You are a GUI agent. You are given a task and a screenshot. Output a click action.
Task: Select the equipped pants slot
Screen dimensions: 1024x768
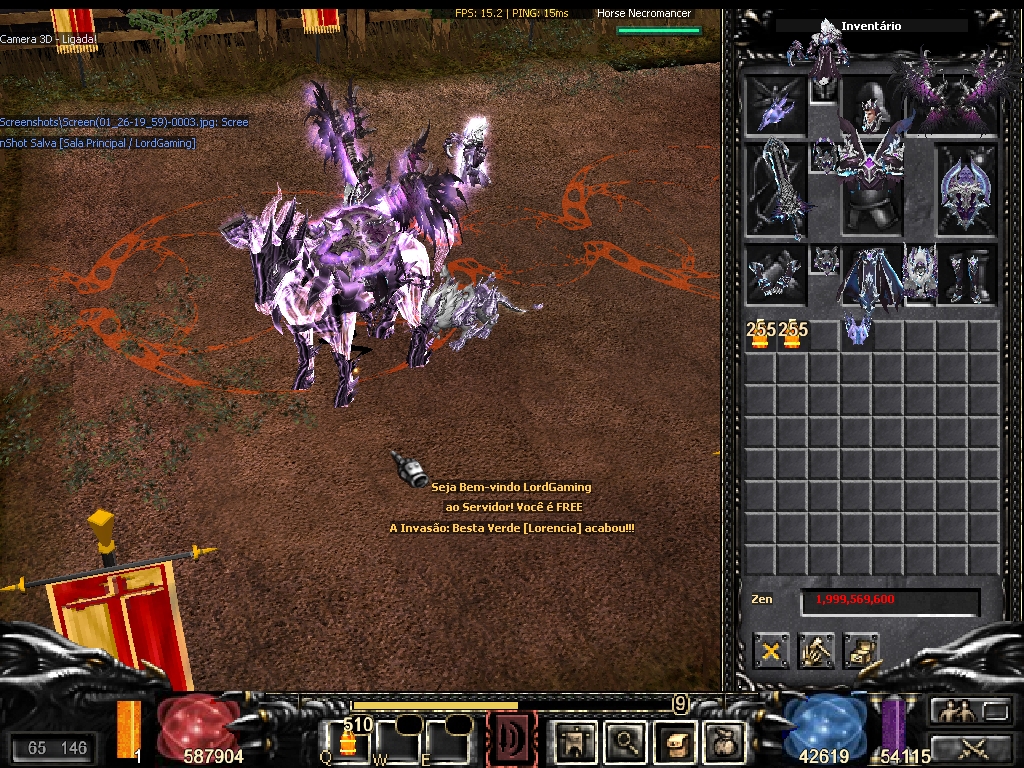point(871,276)
